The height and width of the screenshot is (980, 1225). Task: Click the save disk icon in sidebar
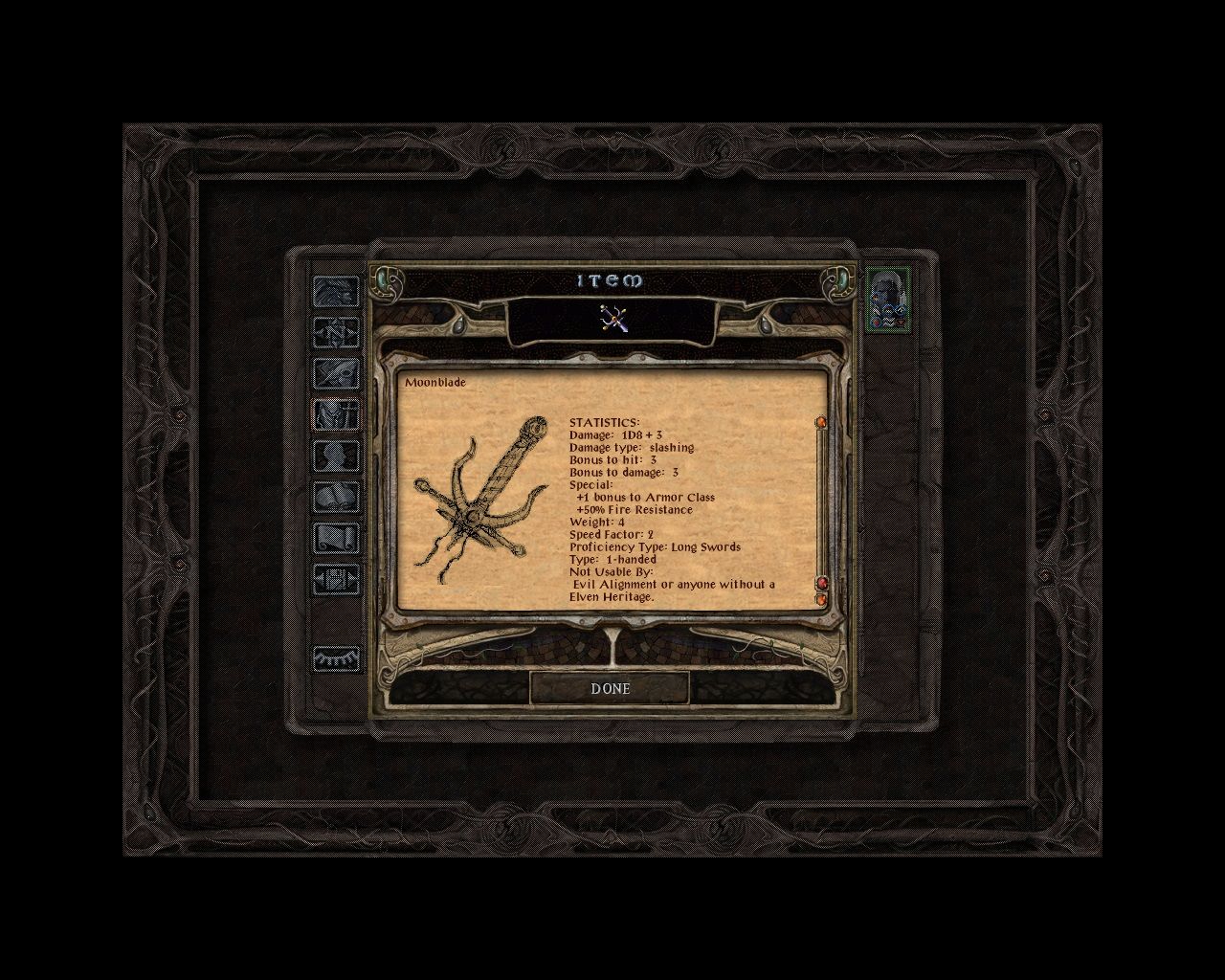335,579
